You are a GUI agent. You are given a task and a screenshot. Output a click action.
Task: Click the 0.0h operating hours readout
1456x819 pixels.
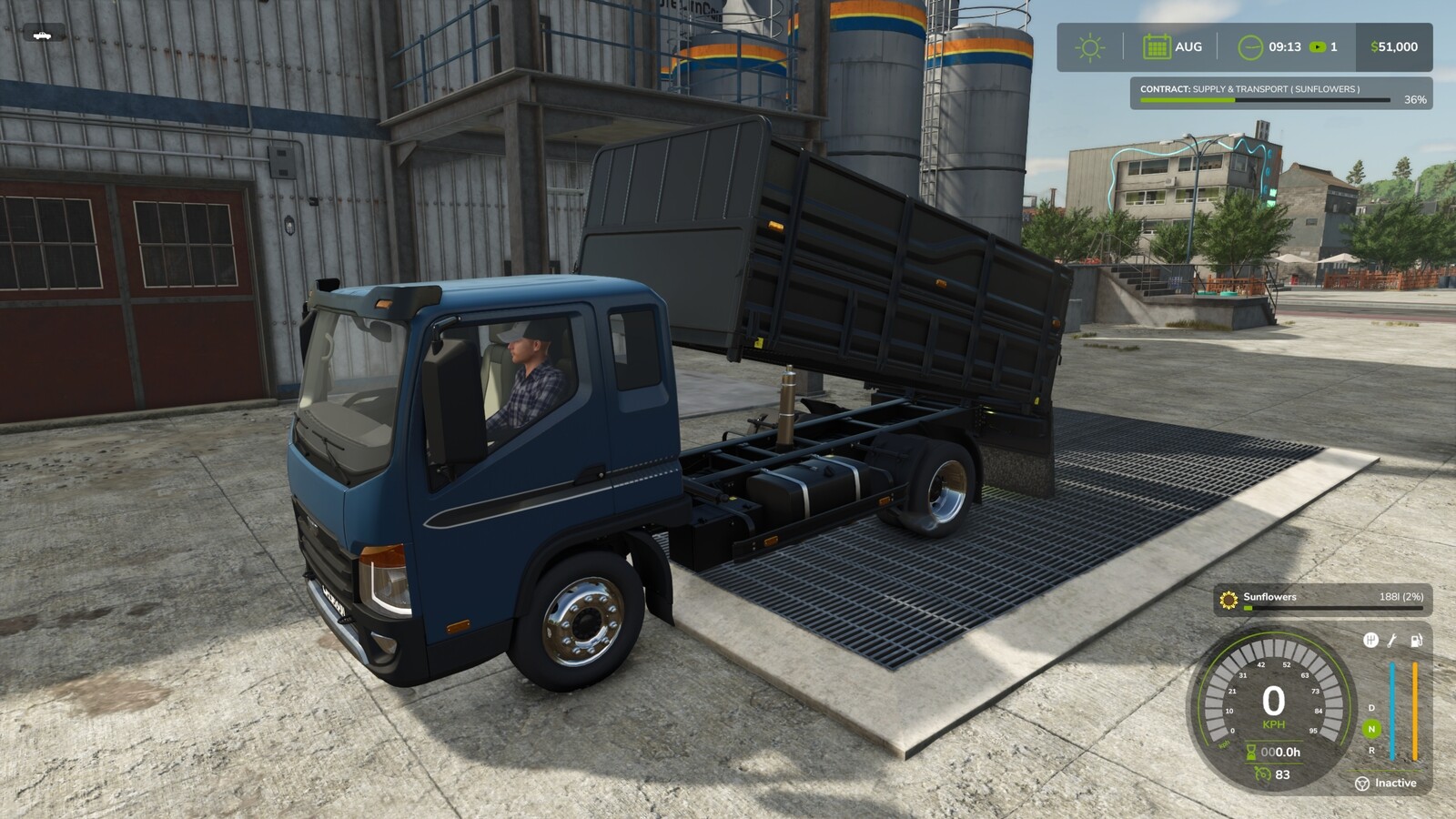1283,751
